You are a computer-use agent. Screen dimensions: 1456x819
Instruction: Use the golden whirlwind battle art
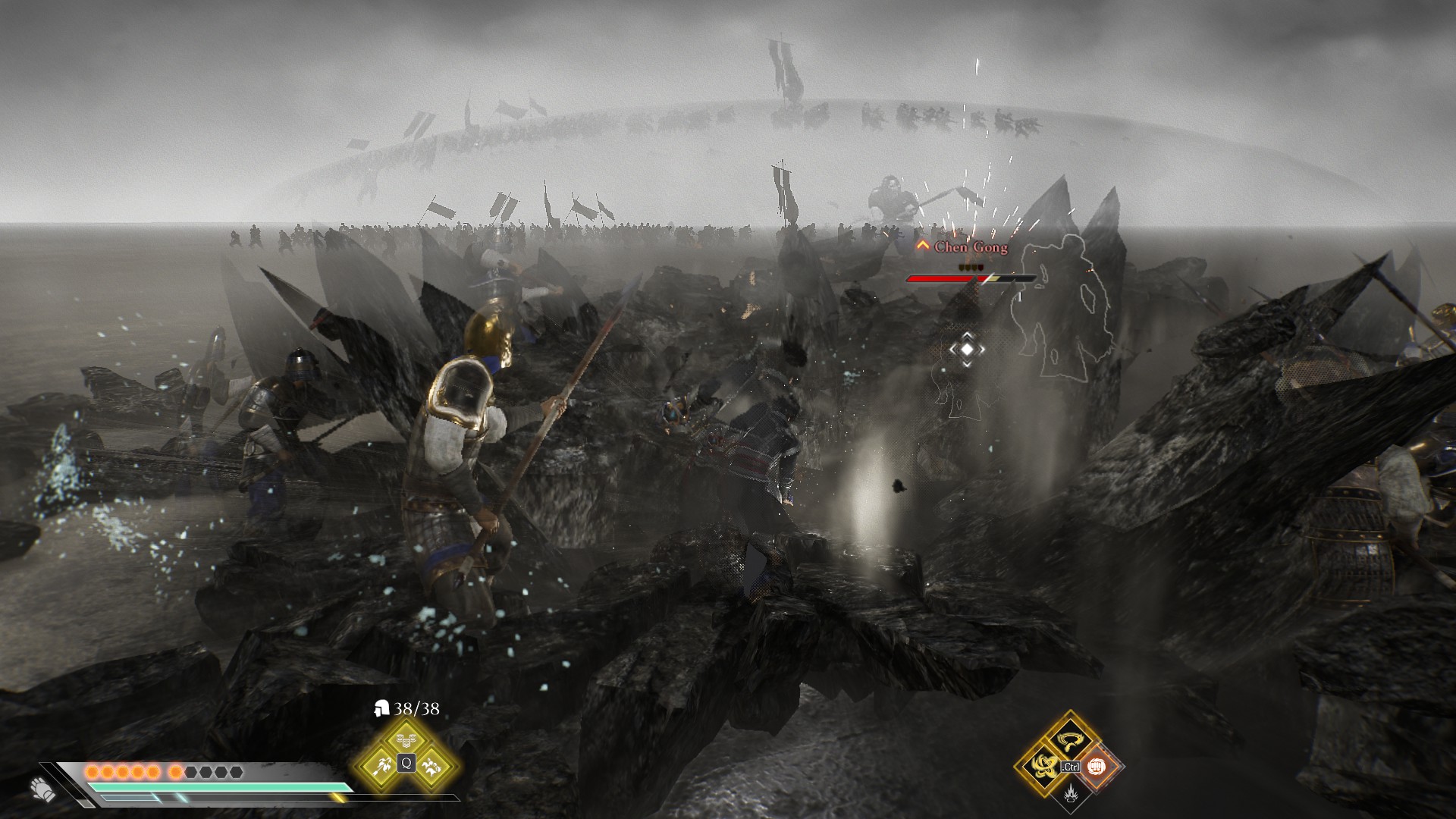(x=1069, y=738)
